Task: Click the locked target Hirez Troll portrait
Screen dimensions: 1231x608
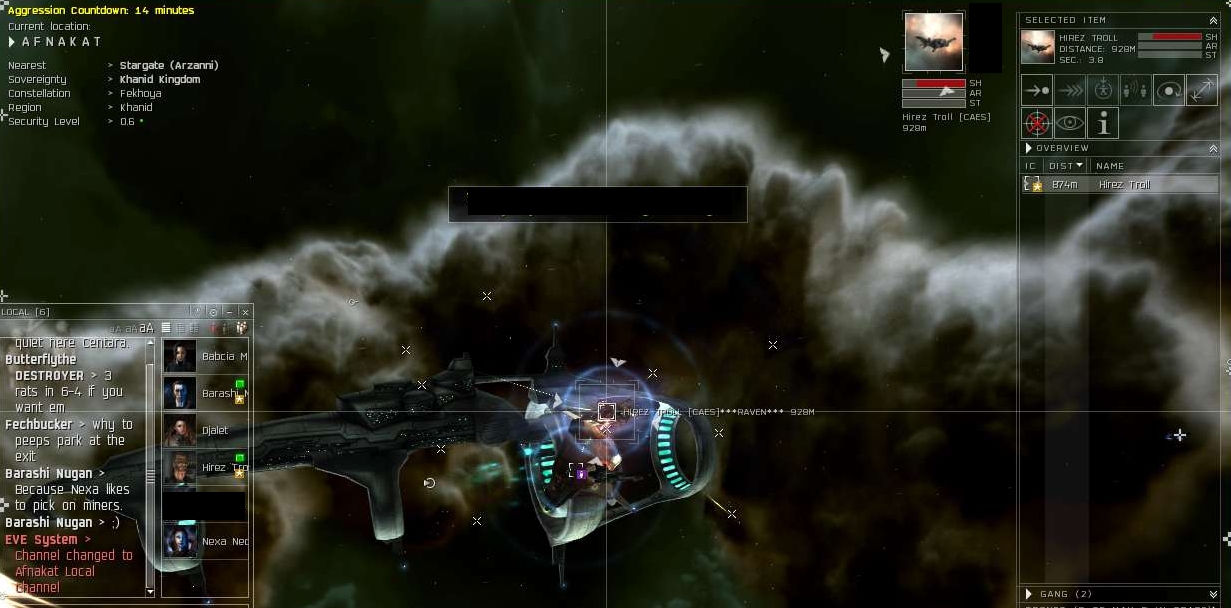Action: point(934,42)
